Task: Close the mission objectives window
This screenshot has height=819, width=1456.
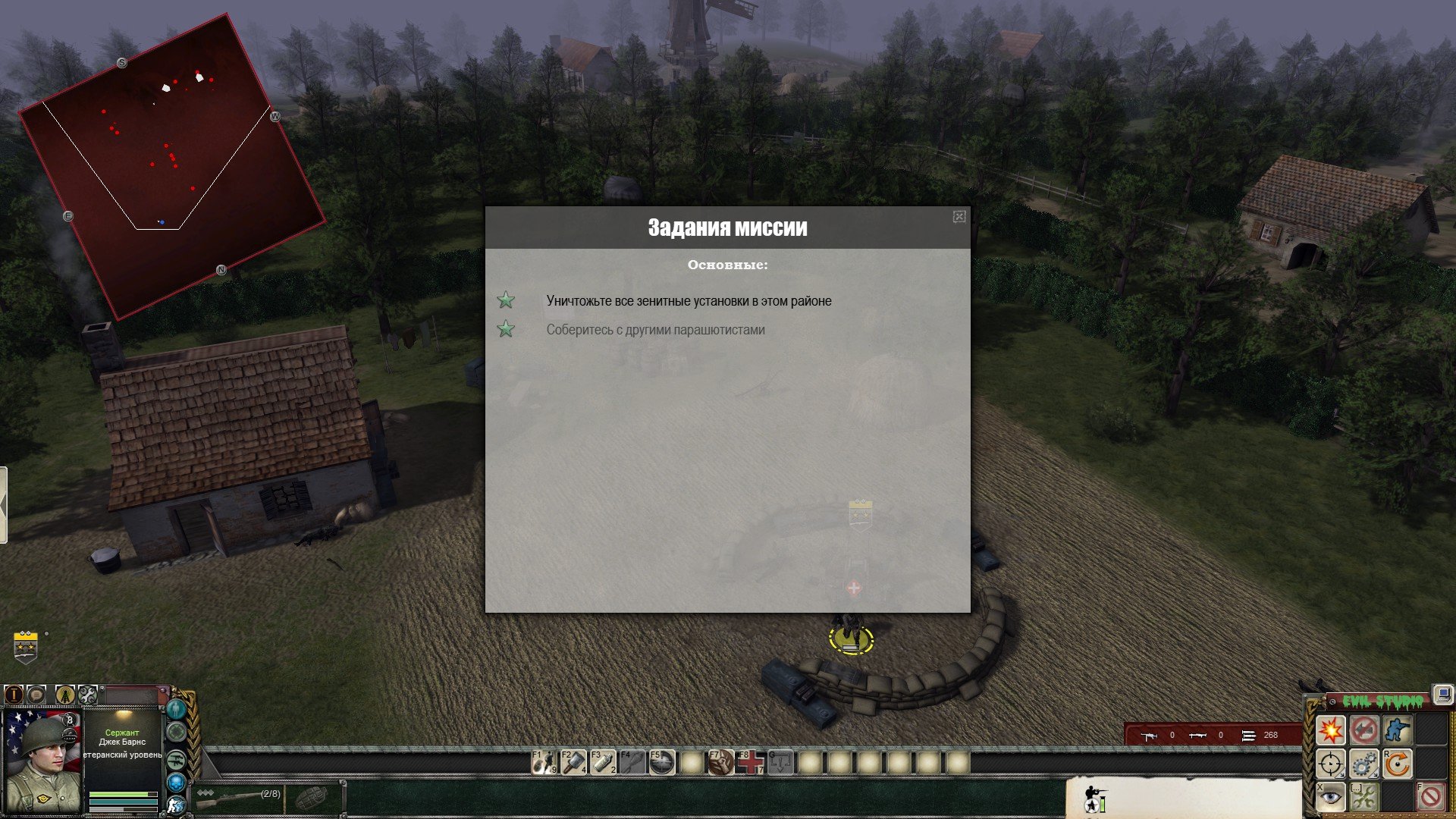Action: coord(959,217)
